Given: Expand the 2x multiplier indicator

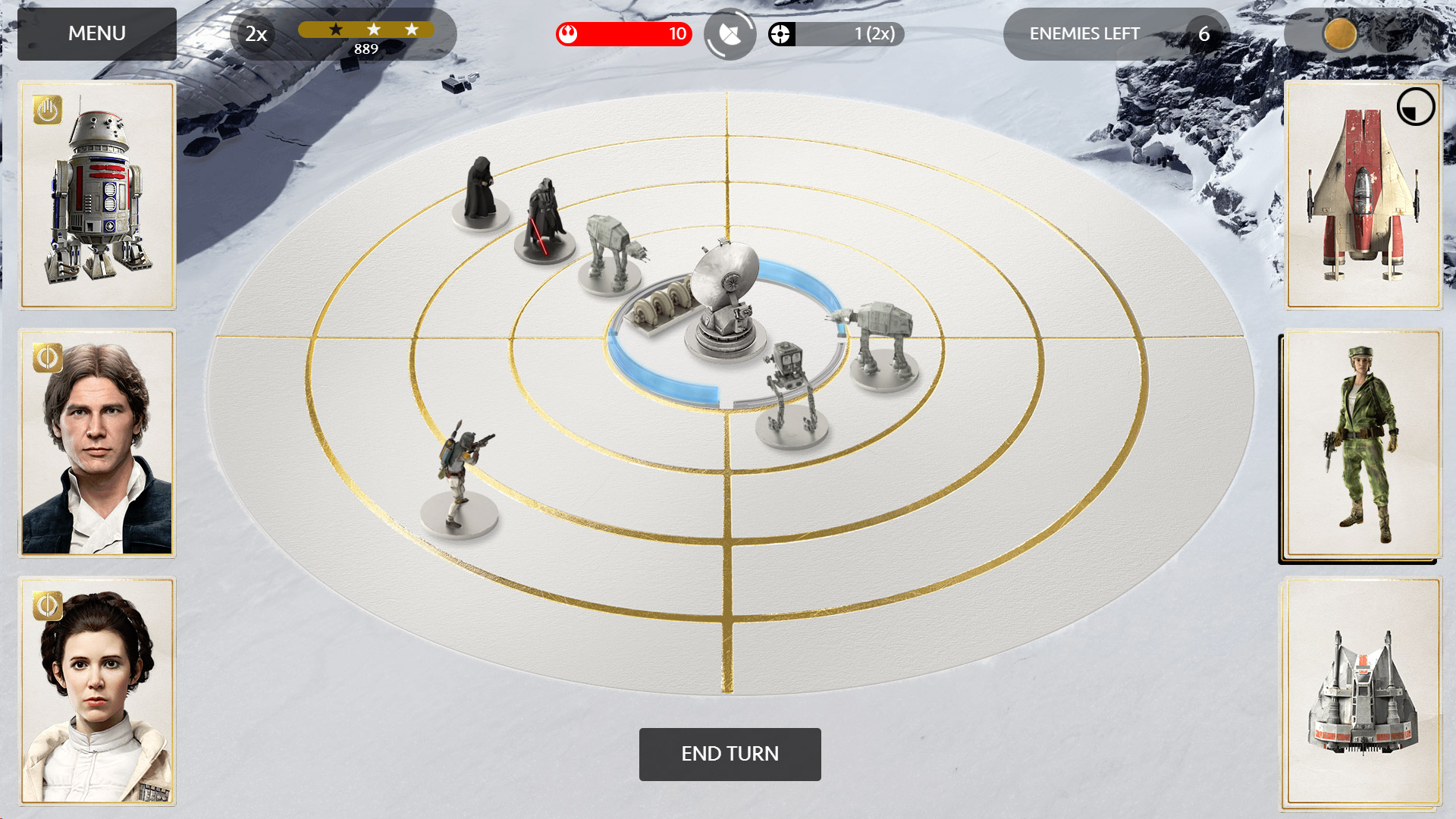Looking at the screenshot, I should pos(253,33).
